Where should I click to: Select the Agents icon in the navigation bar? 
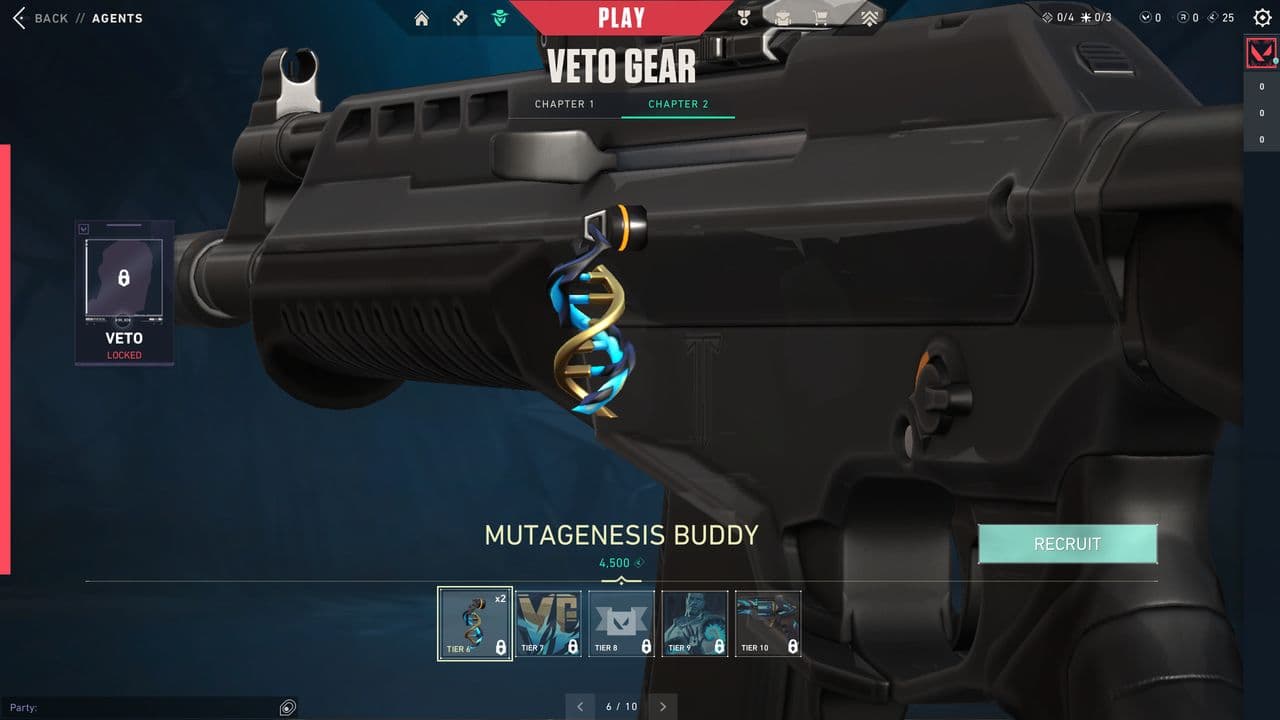coord(499,17)
